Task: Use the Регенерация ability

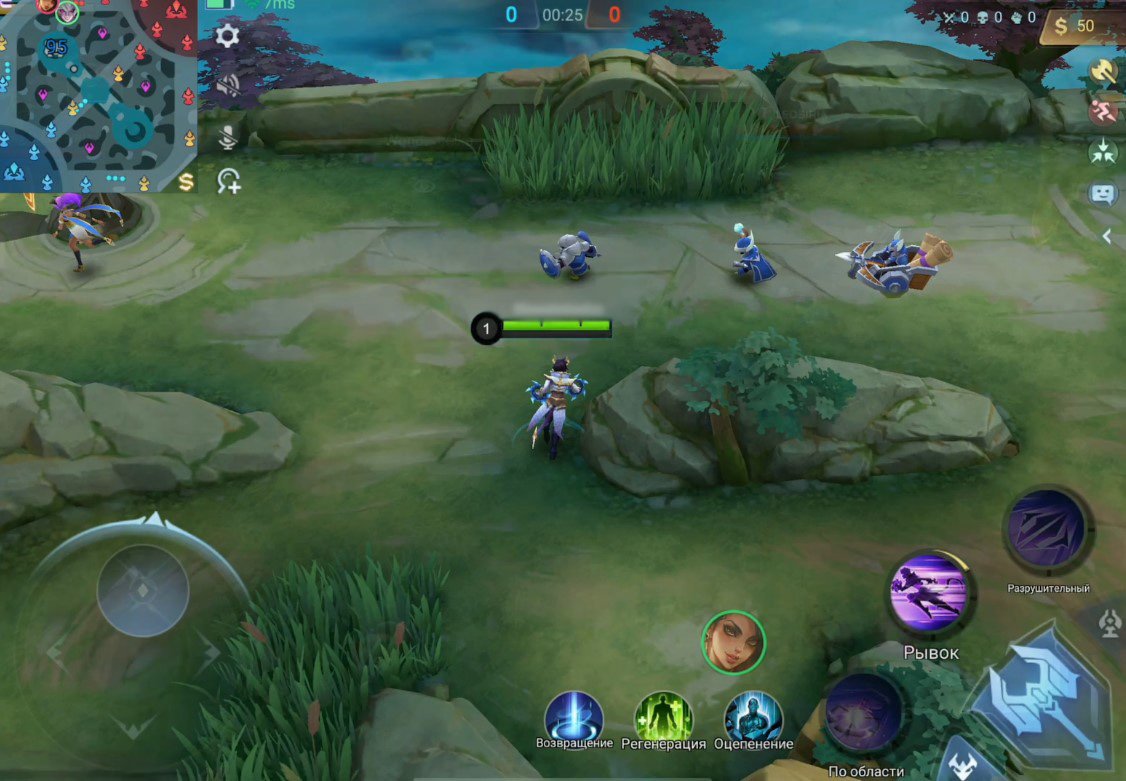Action: click(x=664, y=715)
